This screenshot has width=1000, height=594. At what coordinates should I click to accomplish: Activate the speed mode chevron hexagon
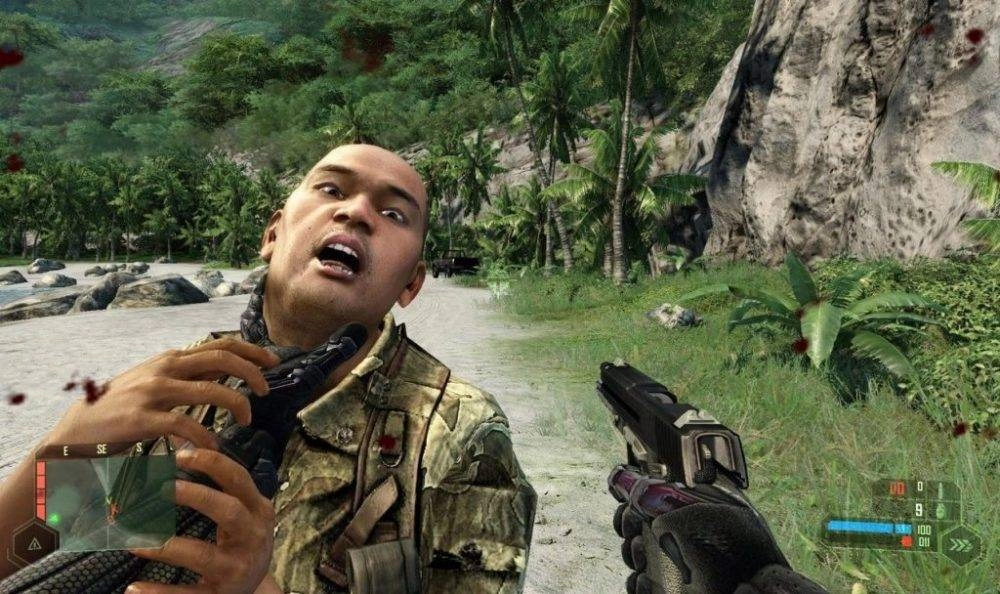tap(960, 546)
